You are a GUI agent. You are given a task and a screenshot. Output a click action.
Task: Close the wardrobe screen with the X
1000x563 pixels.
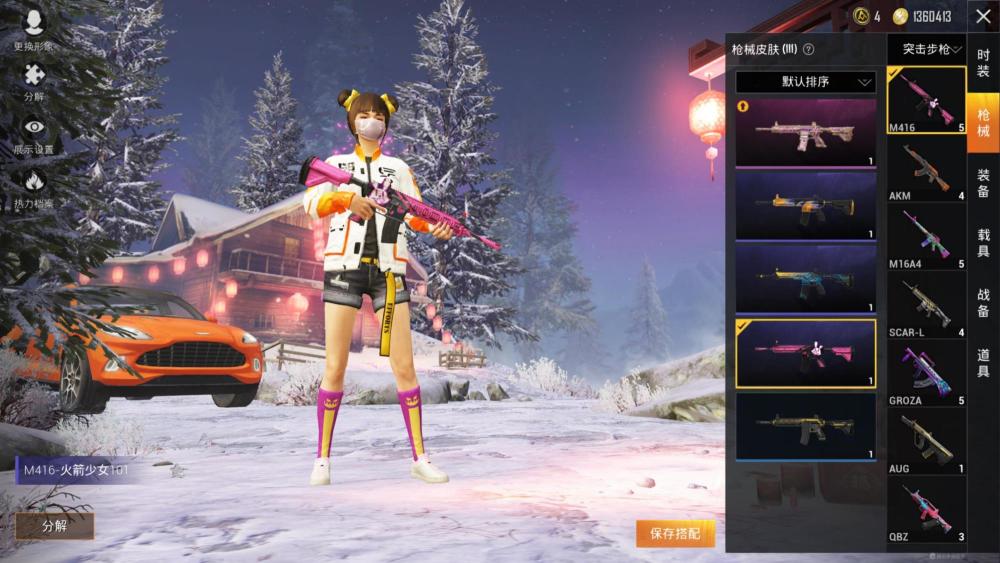(x=982, y=16)
